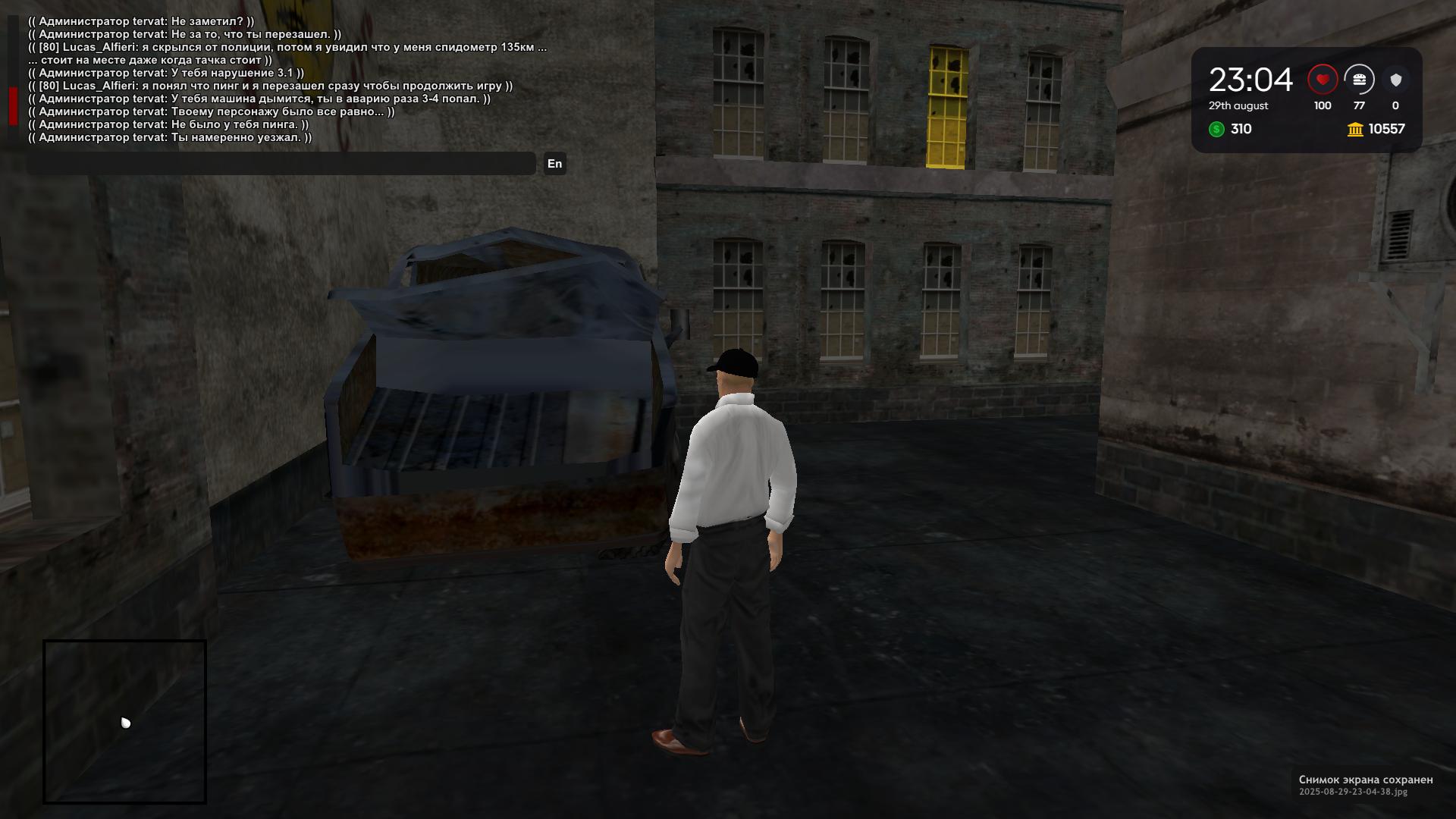Open the screenshot saved notification
Screen dimensions: 1456x819
[1365, 785]
